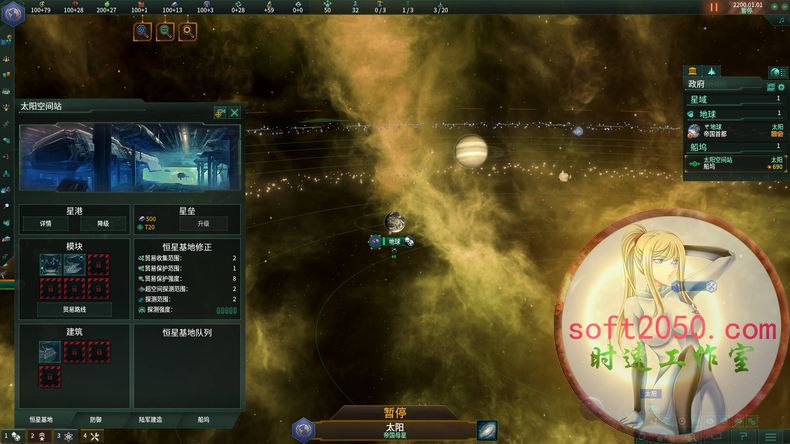This screenshot has width=790, height=444.
Task: Open the 船坞 shipyard tab in starbase panel
Action: pyautogui.click(x=204, y=420)
